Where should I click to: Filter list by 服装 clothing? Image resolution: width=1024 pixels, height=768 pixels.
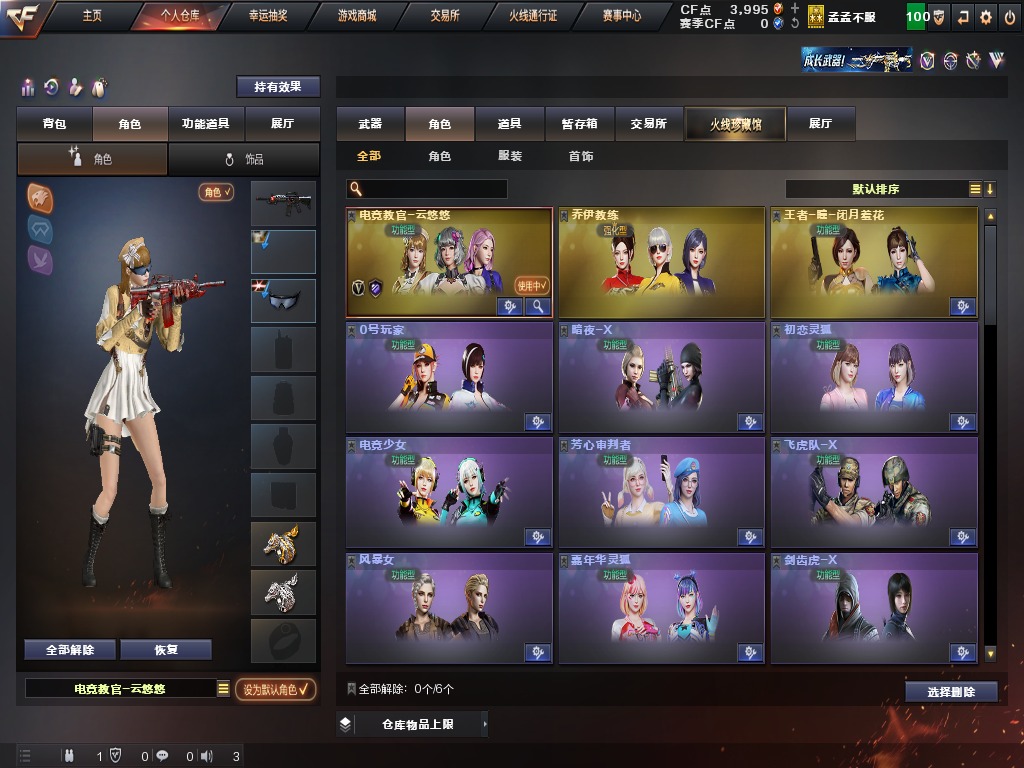pyautogui.click(x=510, y=156)
